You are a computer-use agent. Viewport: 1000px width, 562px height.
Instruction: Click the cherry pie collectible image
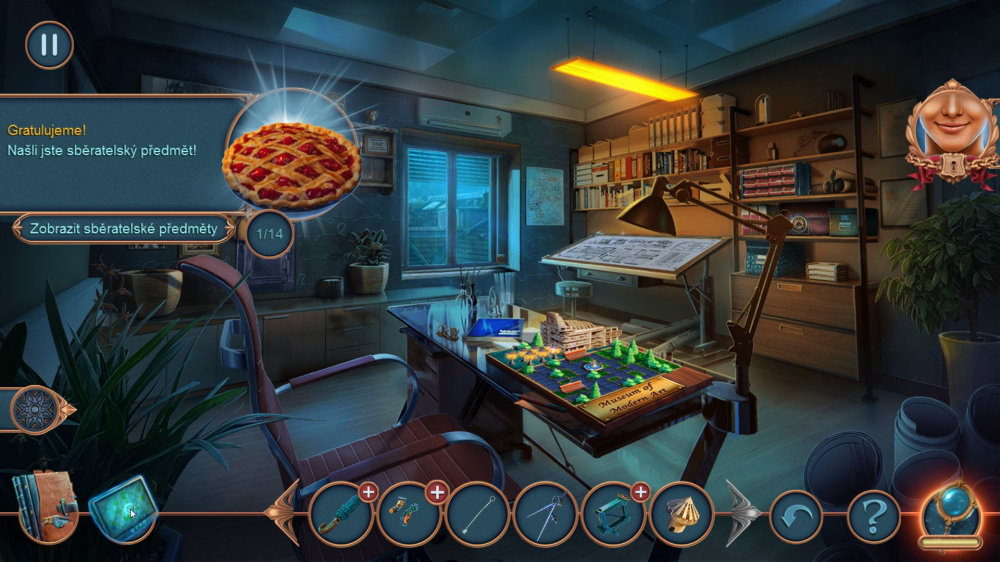coord(290,165)
